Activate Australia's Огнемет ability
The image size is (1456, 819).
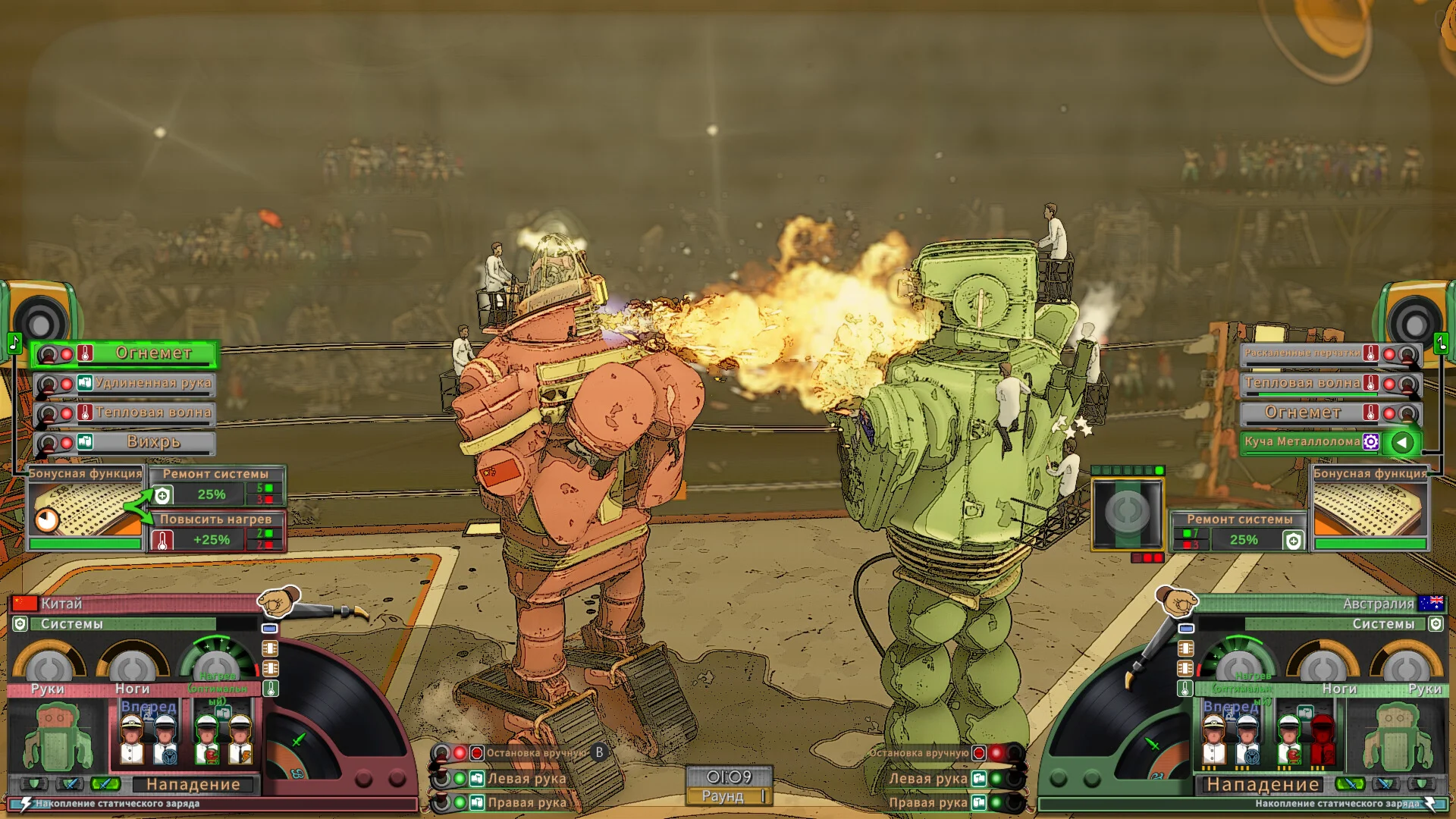[1302, 413]
